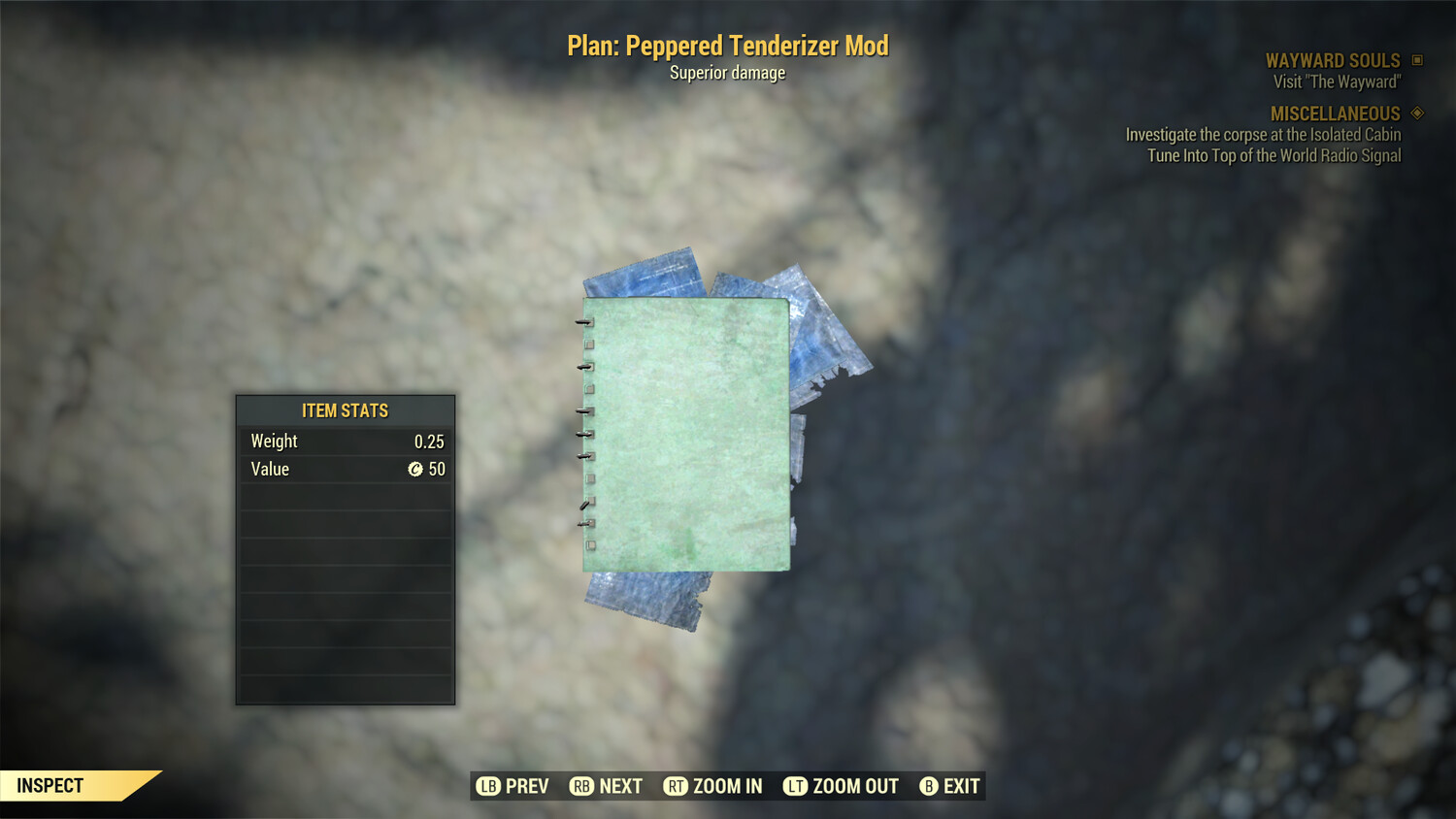The width and height of the screenshot is (1456, 819).
Task: Collapse the WAYWARD SOULS quest entry
Action: click(1332, 59)
